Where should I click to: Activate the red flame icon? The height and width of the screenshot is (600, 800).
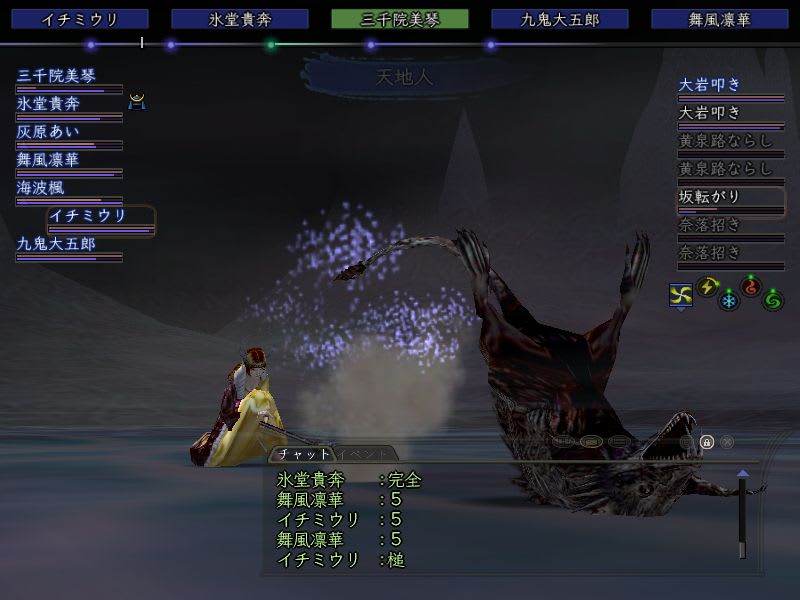tap(751, 287)
